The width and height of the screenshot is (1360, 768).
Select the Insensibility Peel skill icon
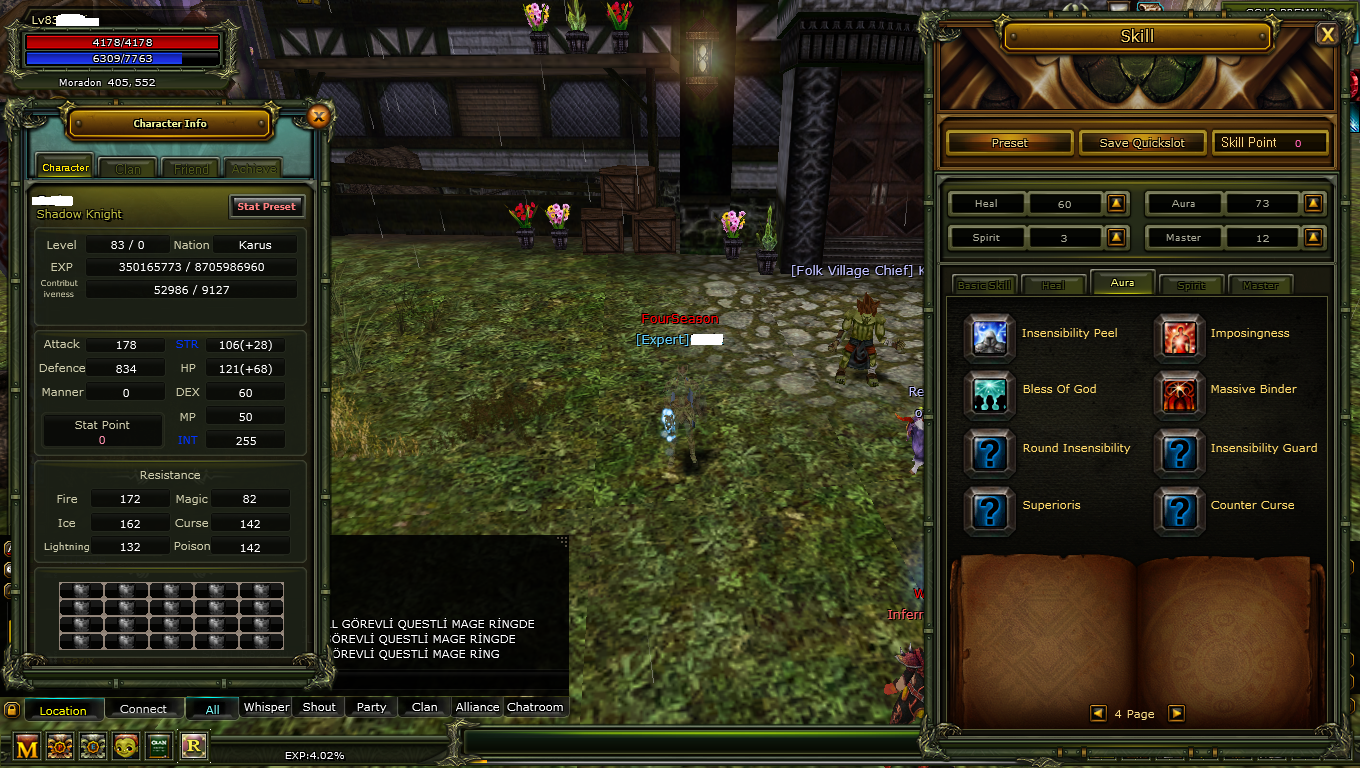(988, 338)
